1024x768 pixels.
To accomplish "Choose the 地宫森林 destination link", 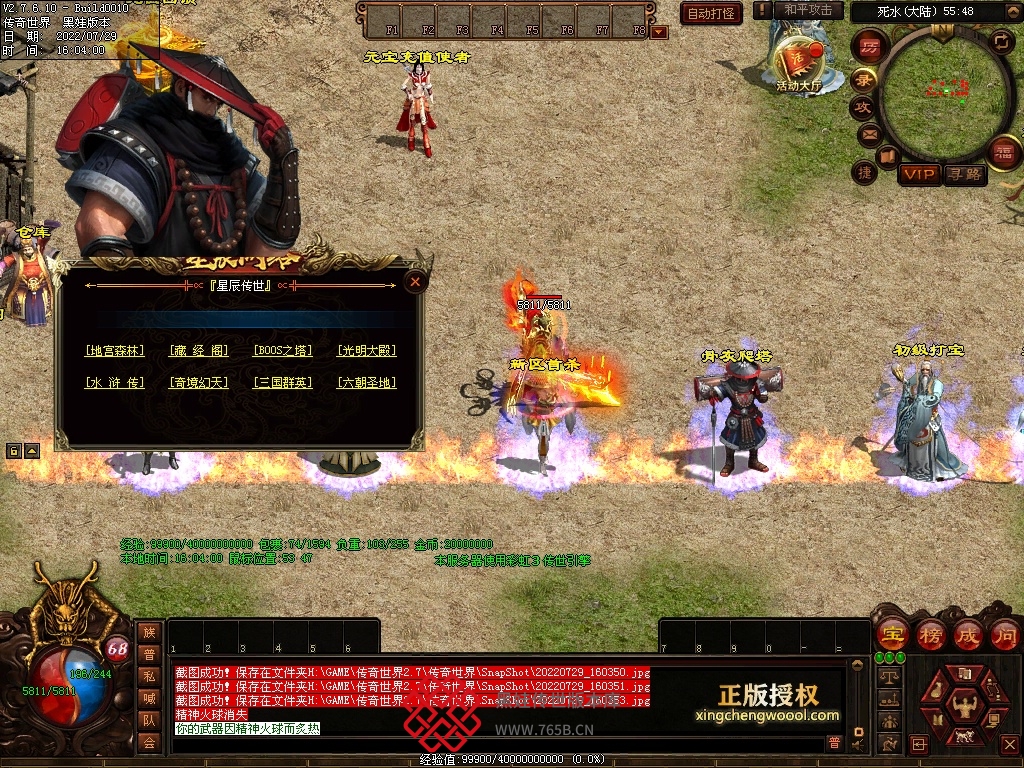I will (x=115, y=351).
